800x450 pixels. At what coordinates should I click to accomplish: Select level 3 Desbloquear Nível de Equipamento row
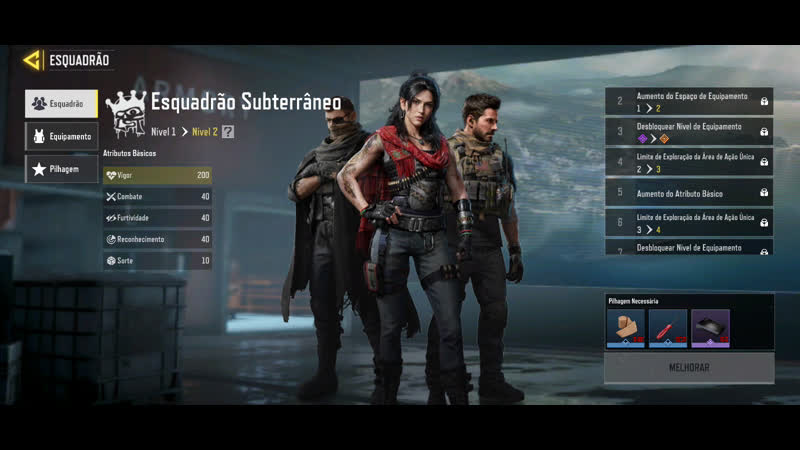coord(689,132)
